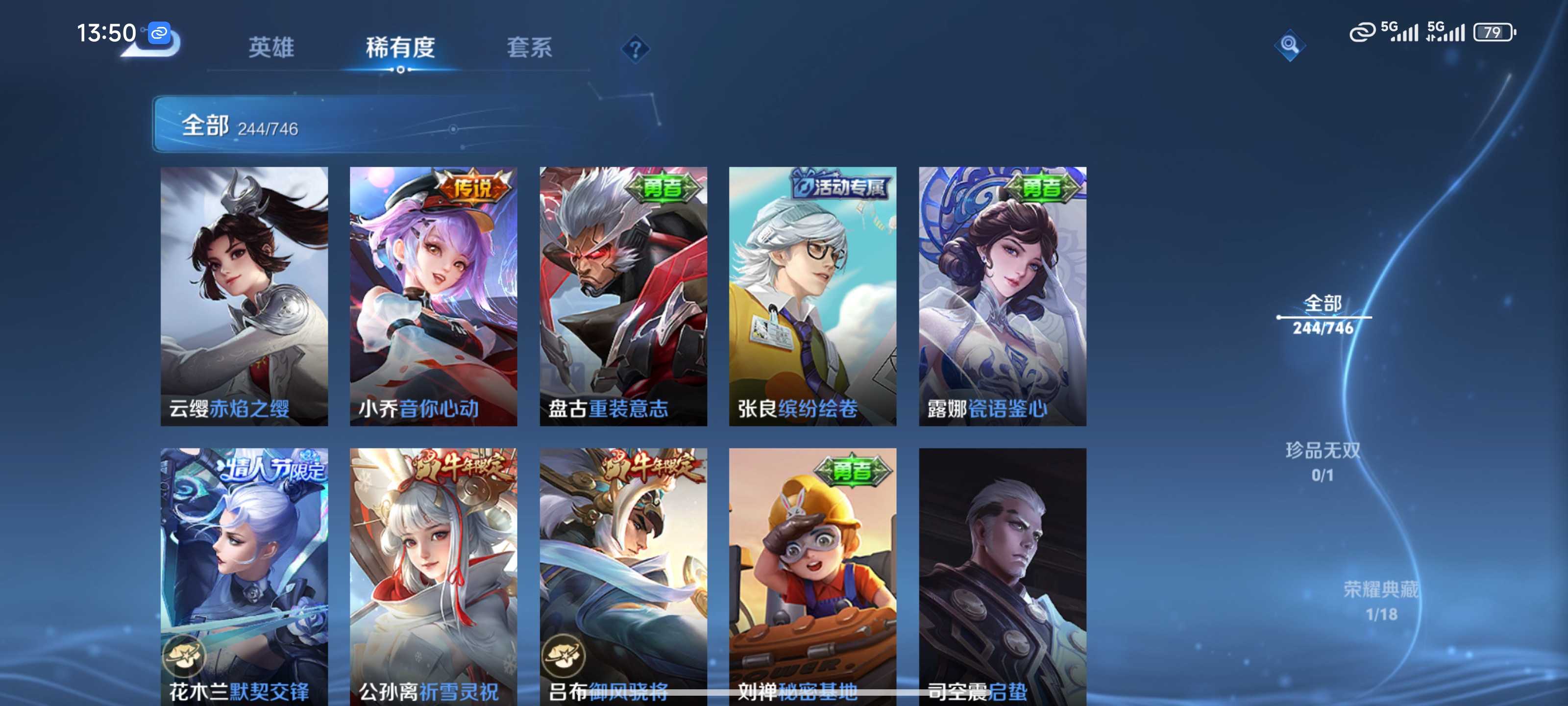Open the 花木兰 默契交锋 skin card
The height and width of the screenshot is (706, 1568).
point(244,576)
